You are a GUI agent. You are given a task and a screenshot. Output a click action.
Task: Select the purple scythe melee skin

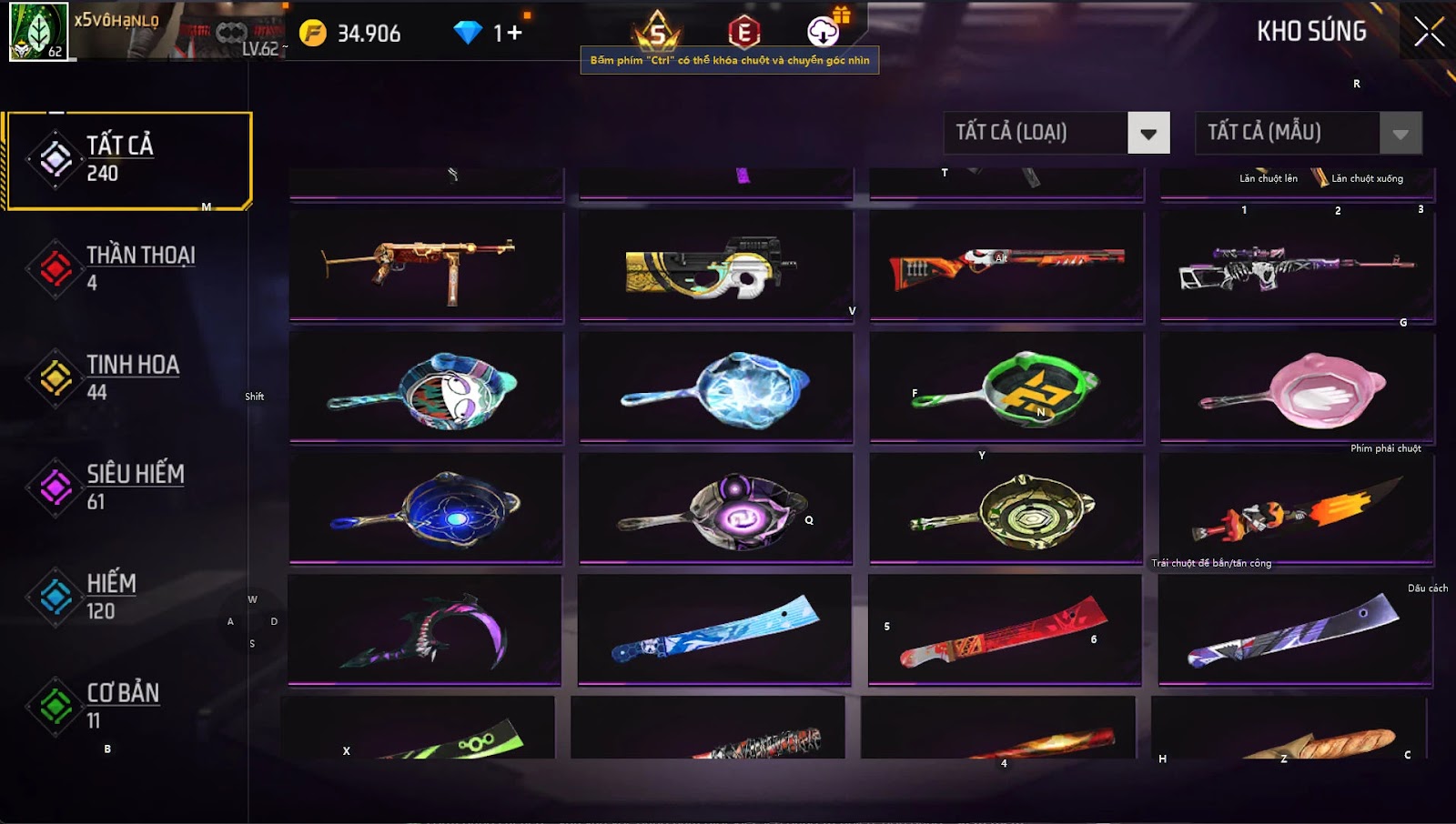coord(425,629)
